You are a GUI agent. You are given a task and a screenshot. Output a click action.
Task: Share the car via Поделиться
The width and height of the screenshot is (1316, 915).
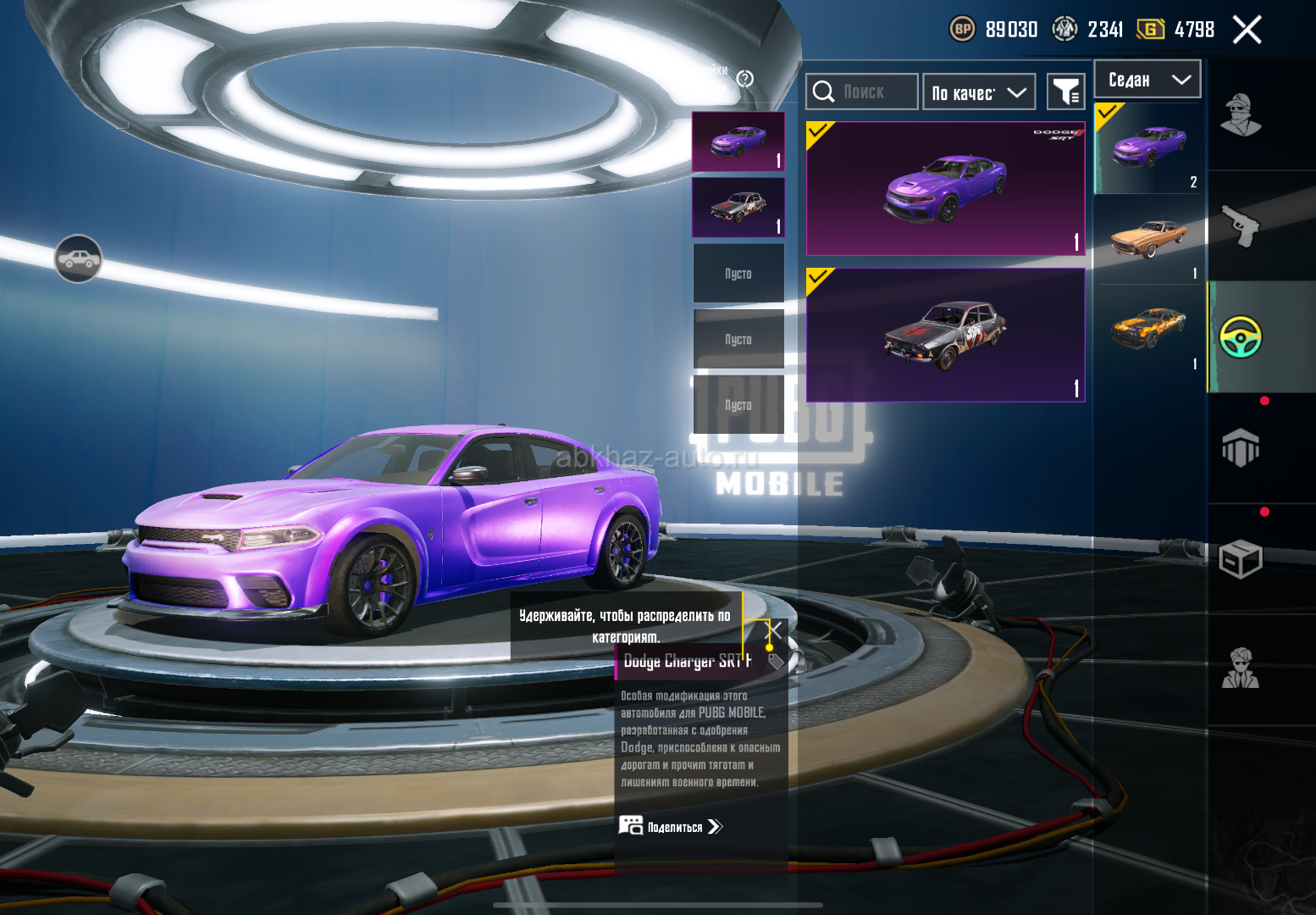[671, 826]
